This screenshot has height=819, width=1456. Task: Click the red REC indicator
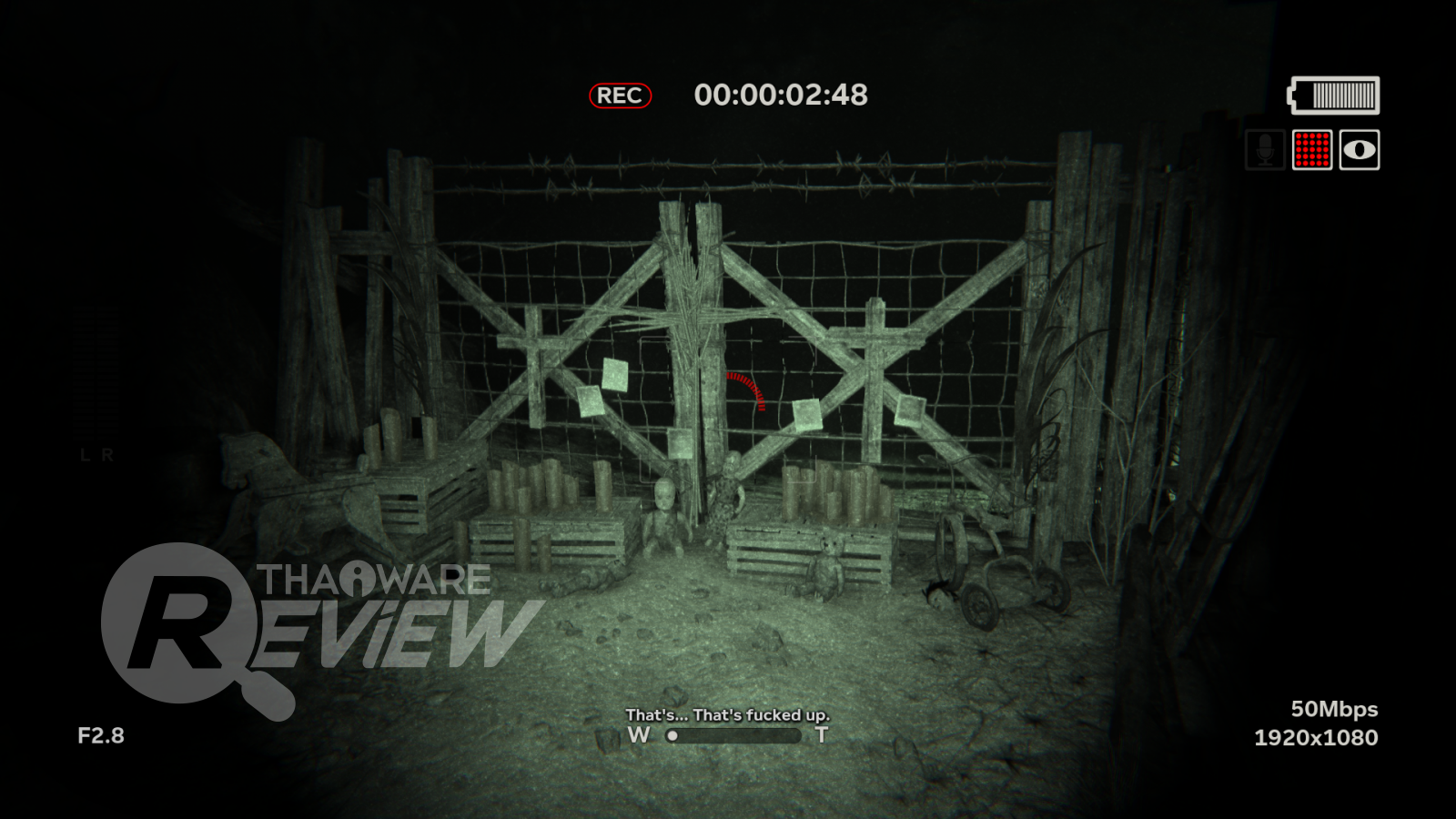(620, 96)
